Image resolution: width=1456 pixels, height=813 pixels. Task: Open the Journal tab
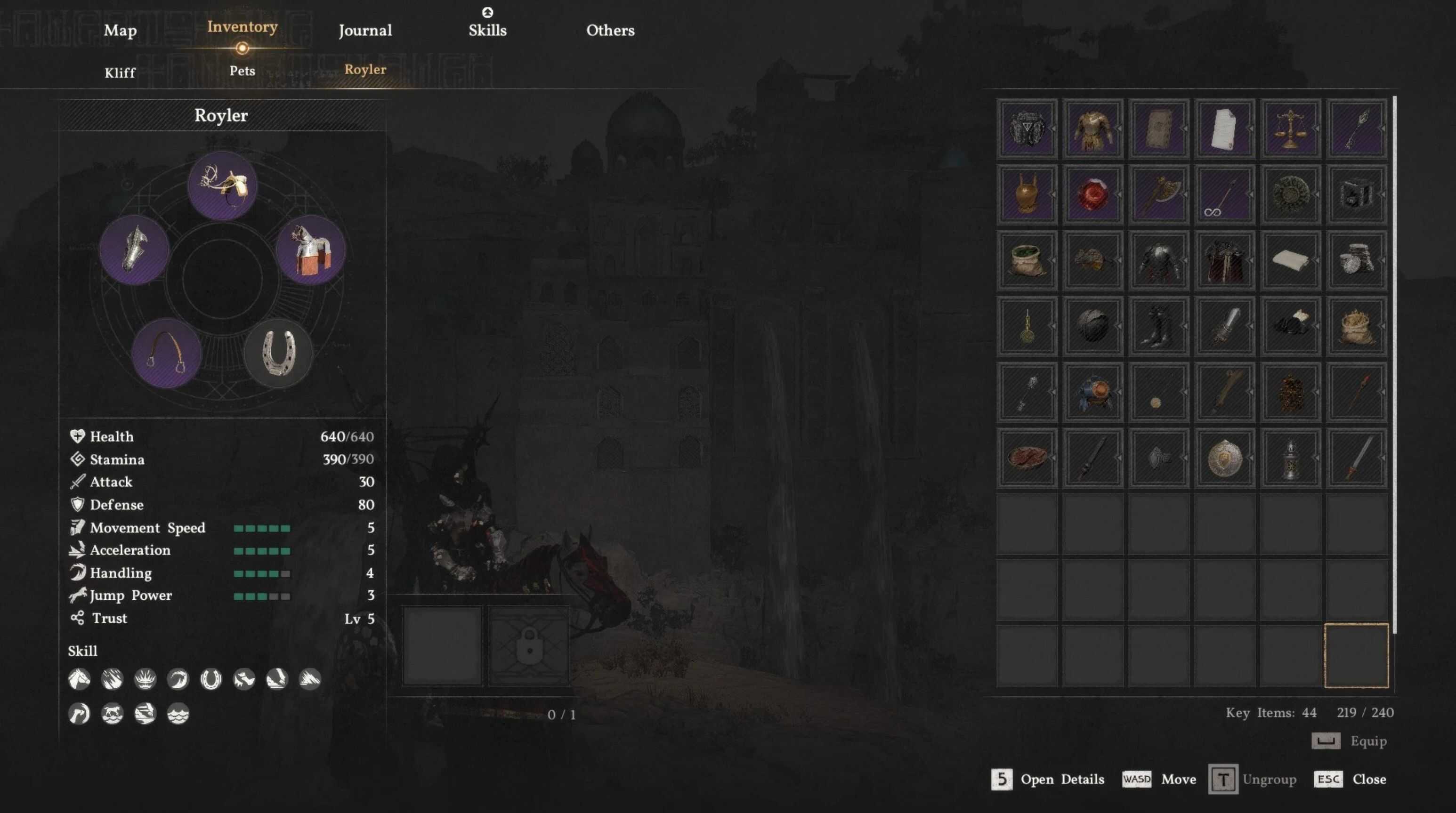[365, 31]
